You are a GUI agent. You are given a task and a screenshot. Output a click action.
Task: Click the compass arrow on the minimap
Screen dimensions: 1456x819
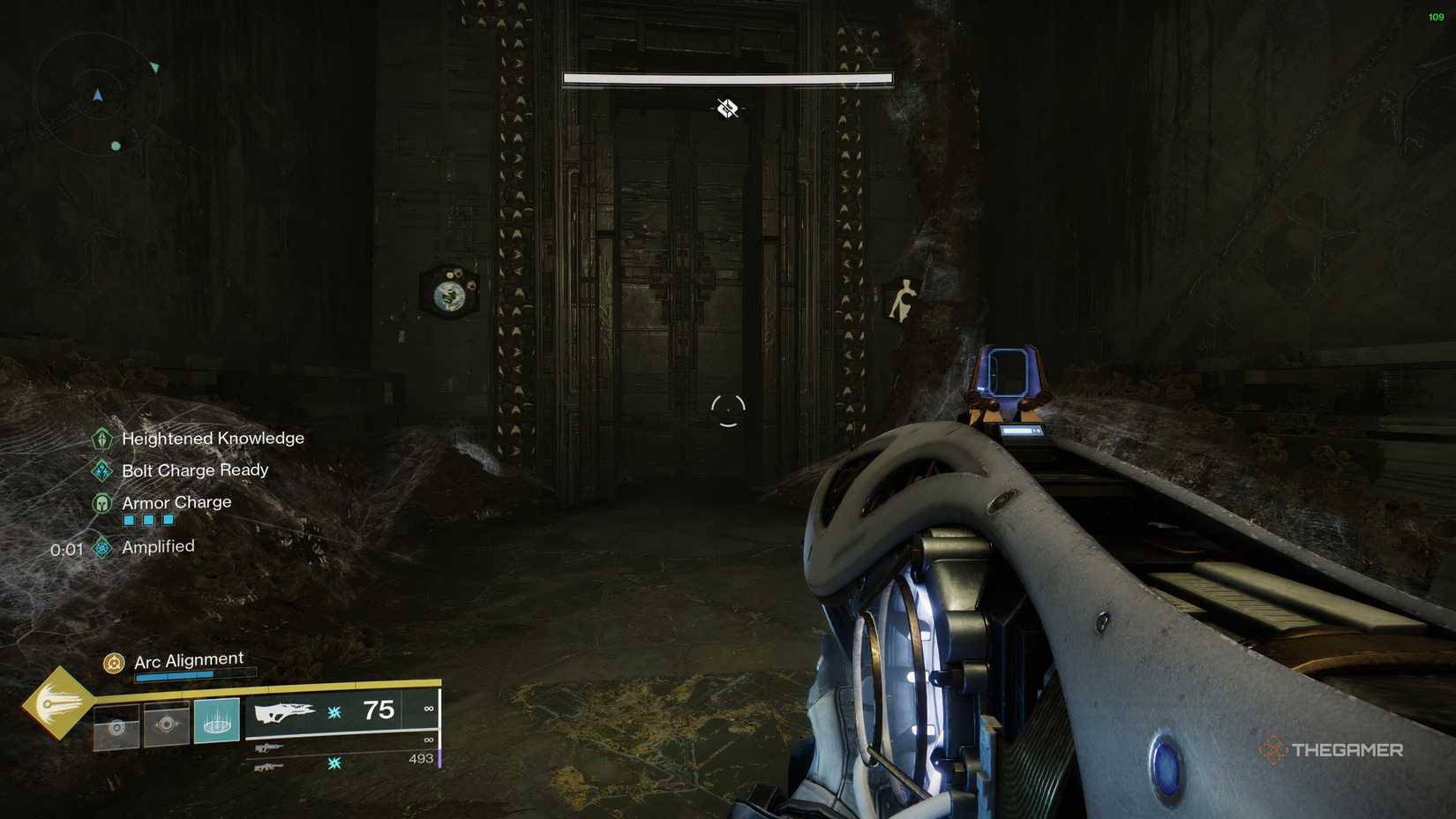96,94
